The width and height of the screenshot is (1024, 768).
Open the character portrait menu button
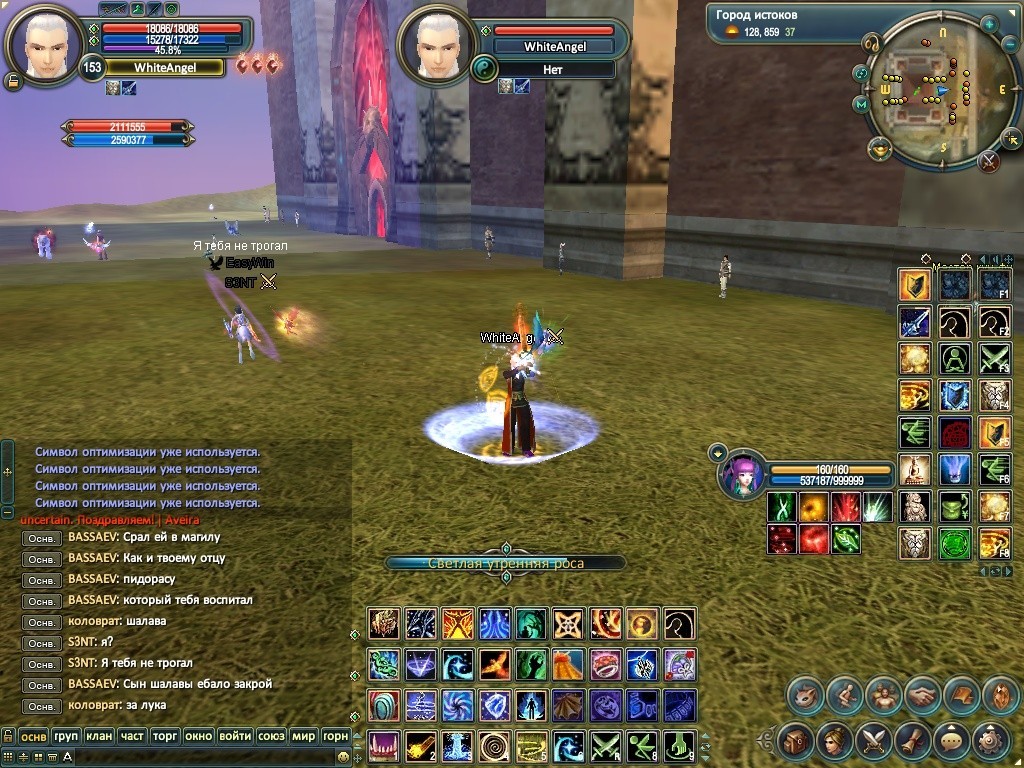point(834,741)
